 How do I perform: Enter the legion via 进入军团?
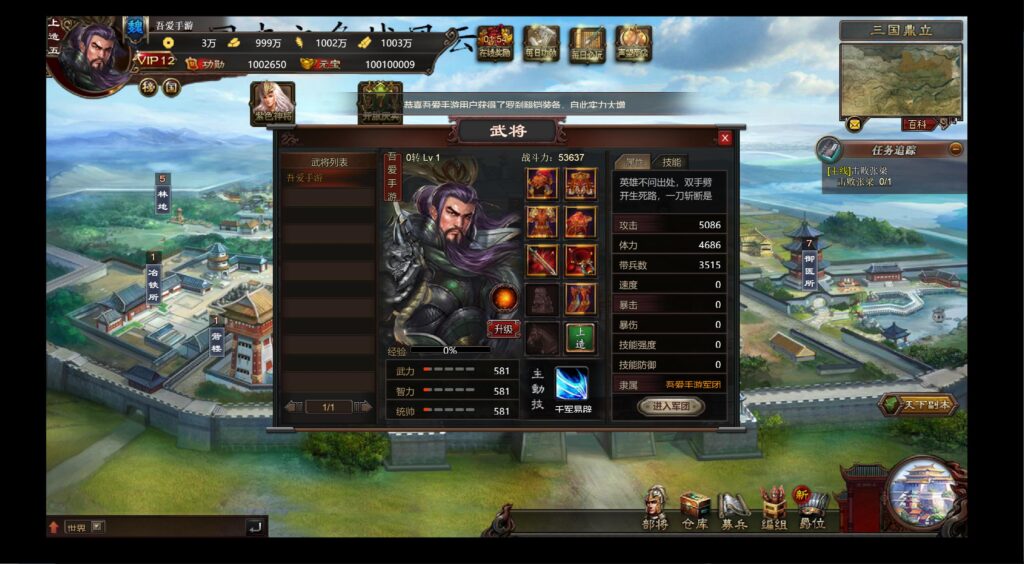(670, 406)
